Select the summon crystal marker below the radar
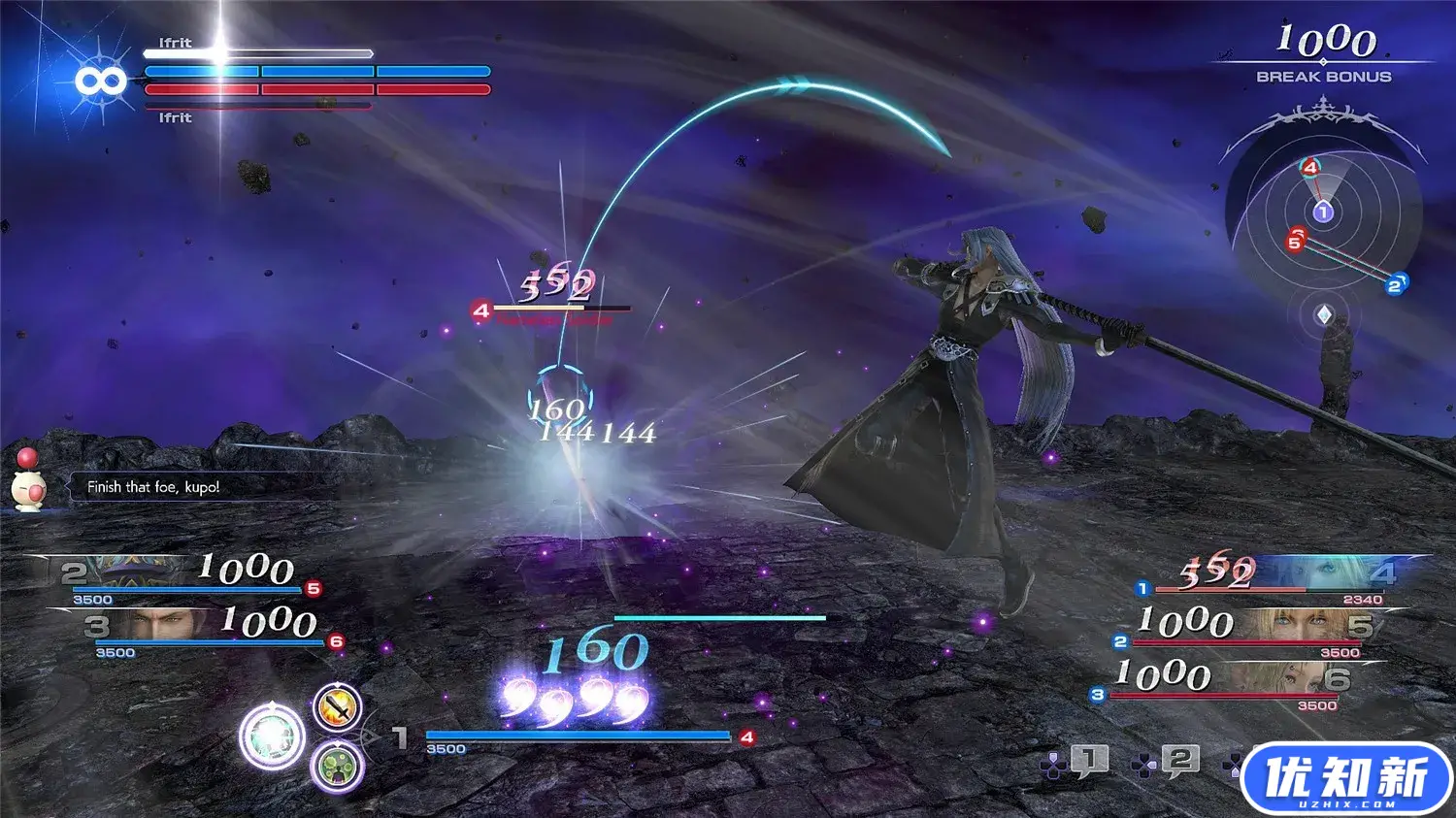This screenshot has height=818, width=1456. coord(1323,315)
